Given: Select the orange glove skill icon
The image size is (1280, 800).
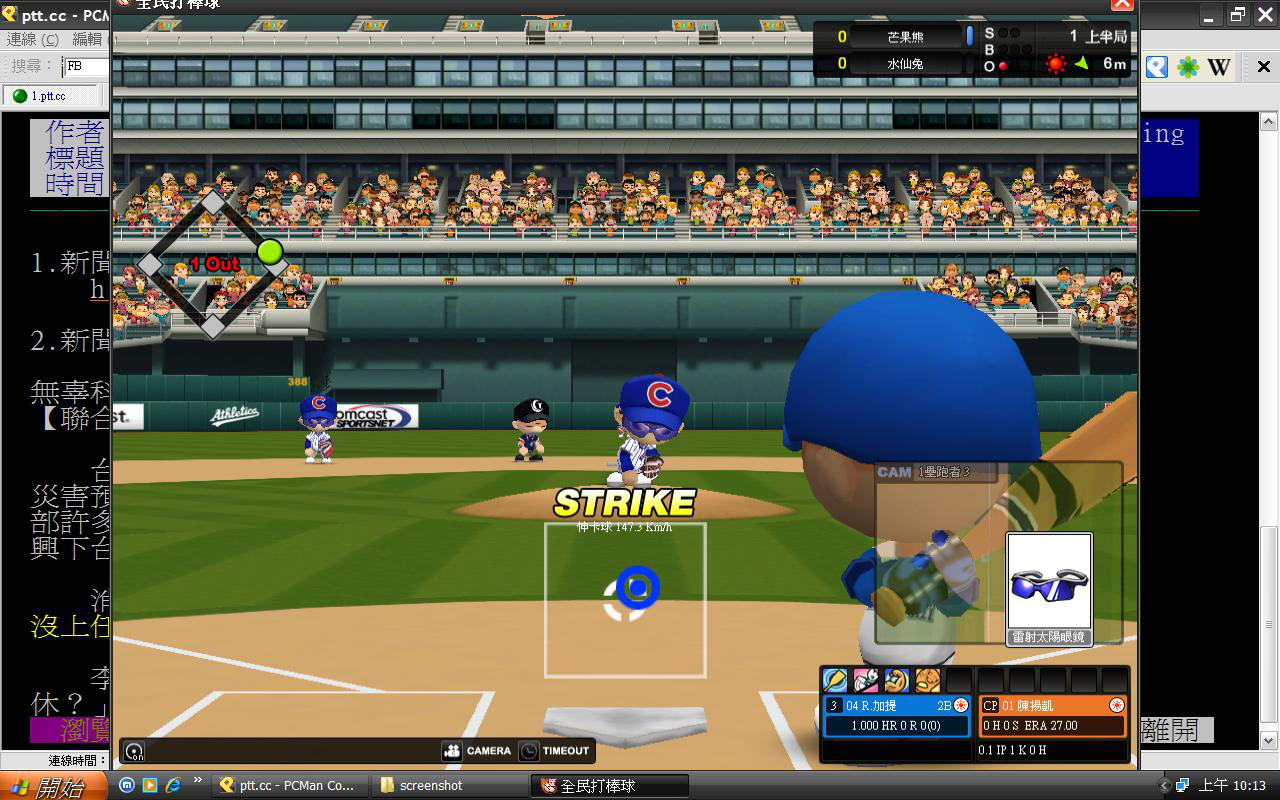Looking at the screenshot, I should (928, 680).
